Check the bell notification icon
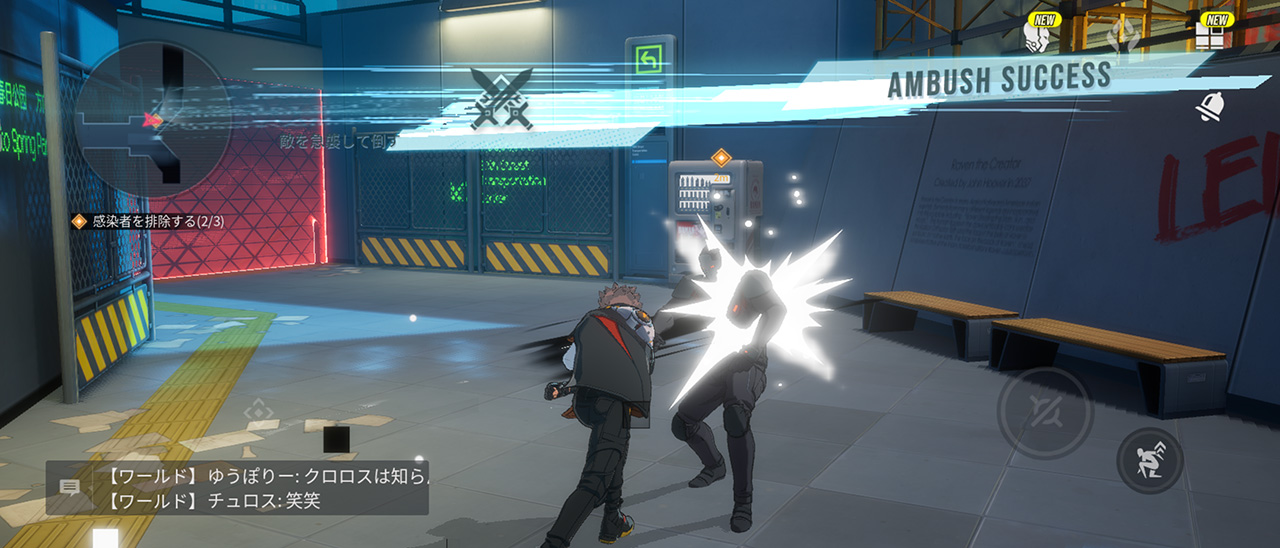 pyautogui.click(x=1211, y=105)
